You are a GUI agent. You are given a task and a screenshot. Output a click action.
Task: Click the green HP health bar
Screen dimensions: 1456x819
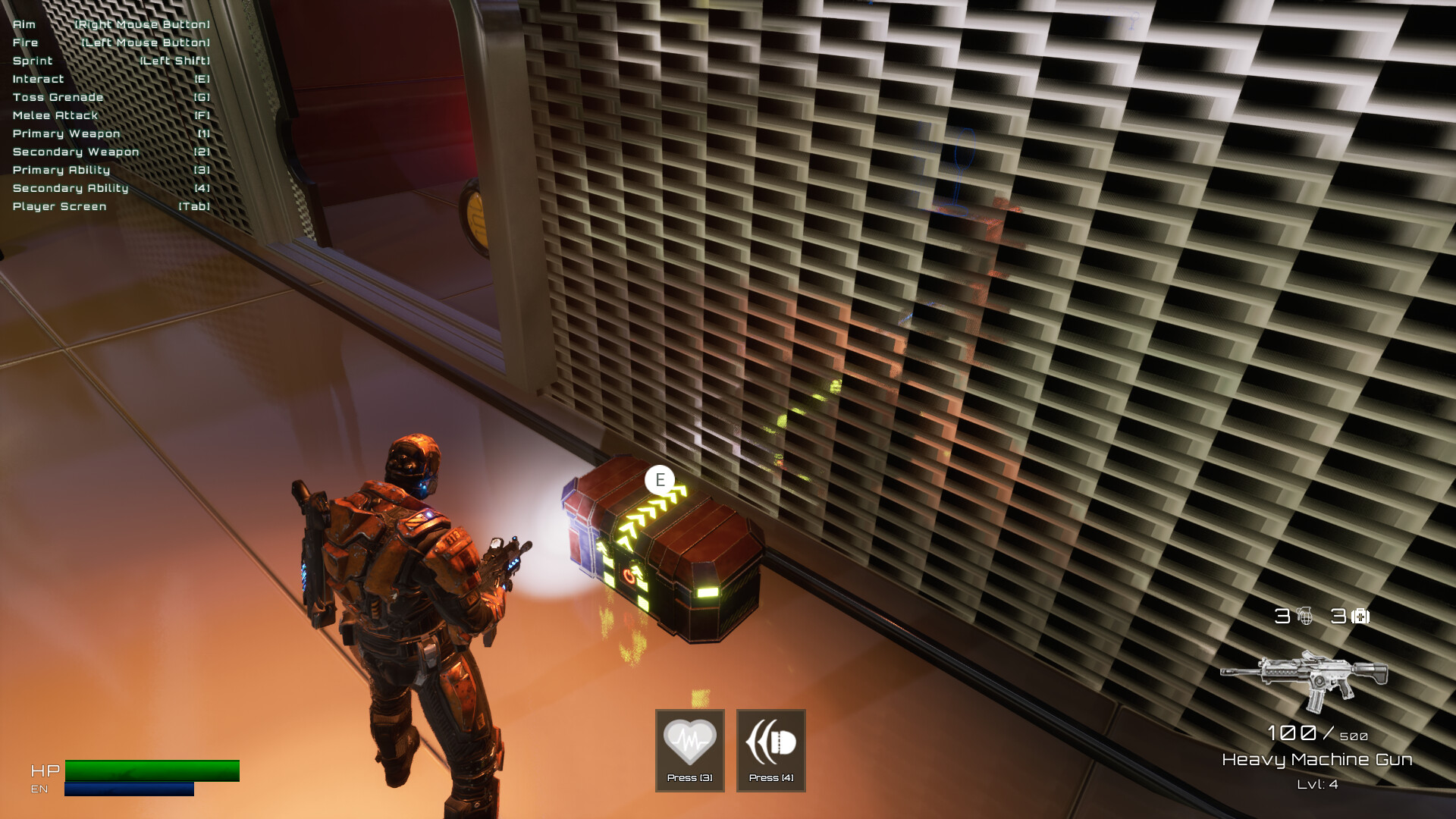[x=152, y=771]
